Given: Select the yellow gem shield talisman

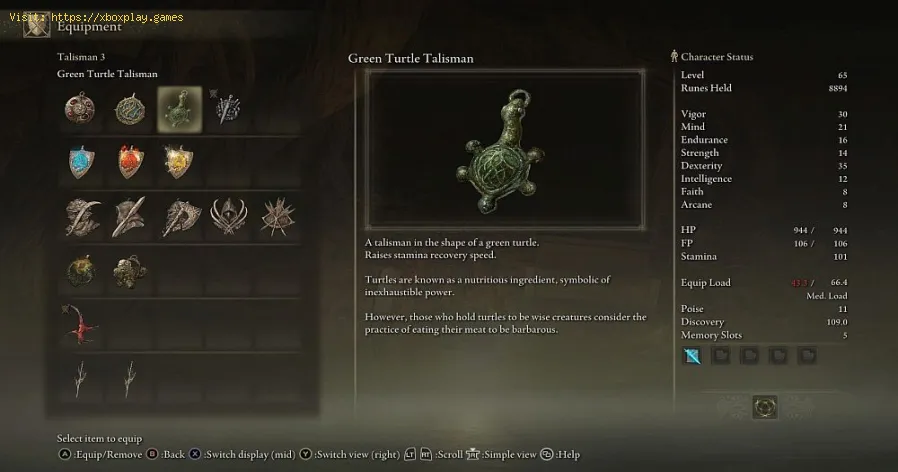Looking at the screenshot, I should 179,161.
